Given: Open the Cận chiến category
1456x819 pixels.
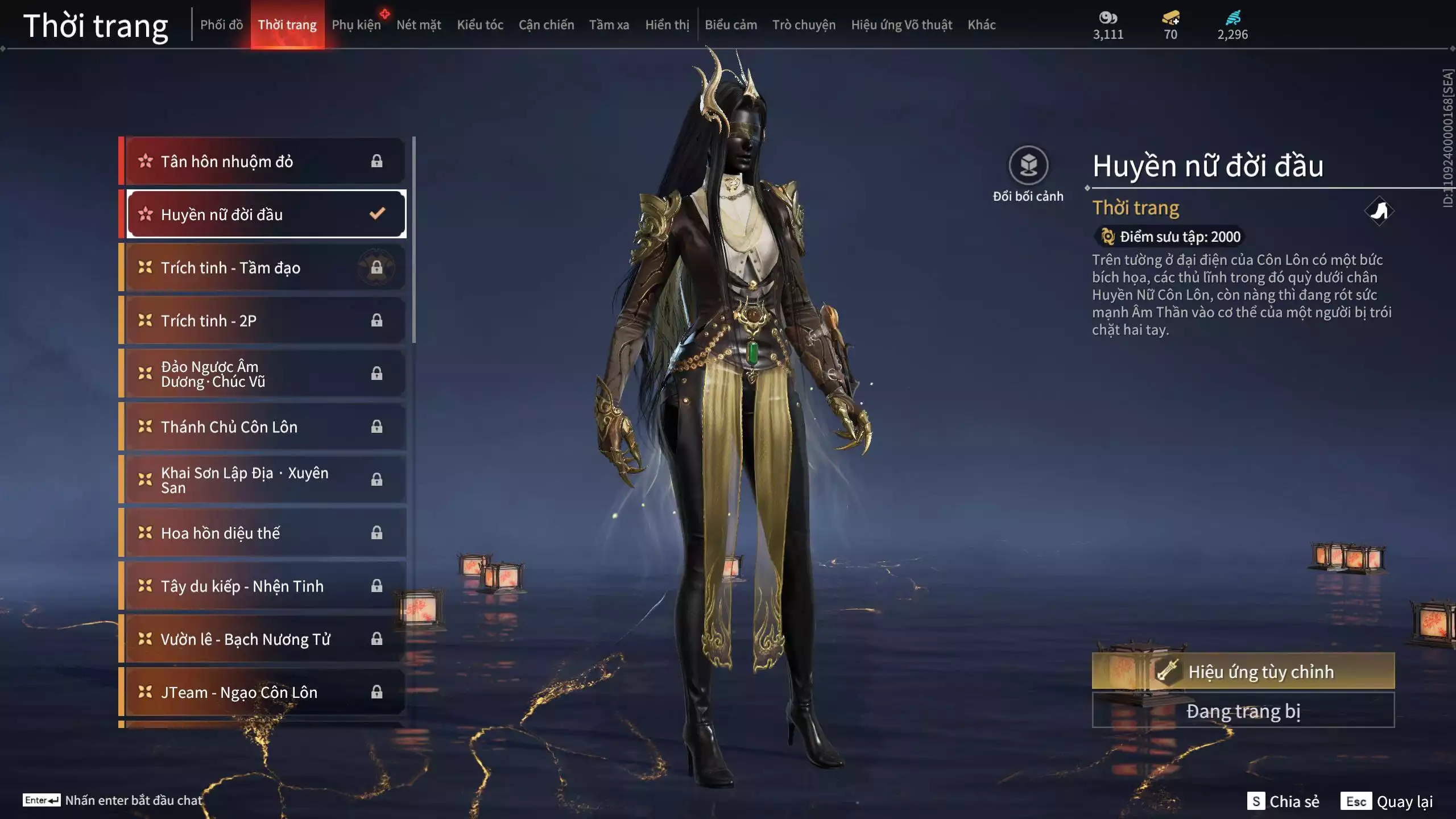Looking at the screenshot, I should (546, 25).
